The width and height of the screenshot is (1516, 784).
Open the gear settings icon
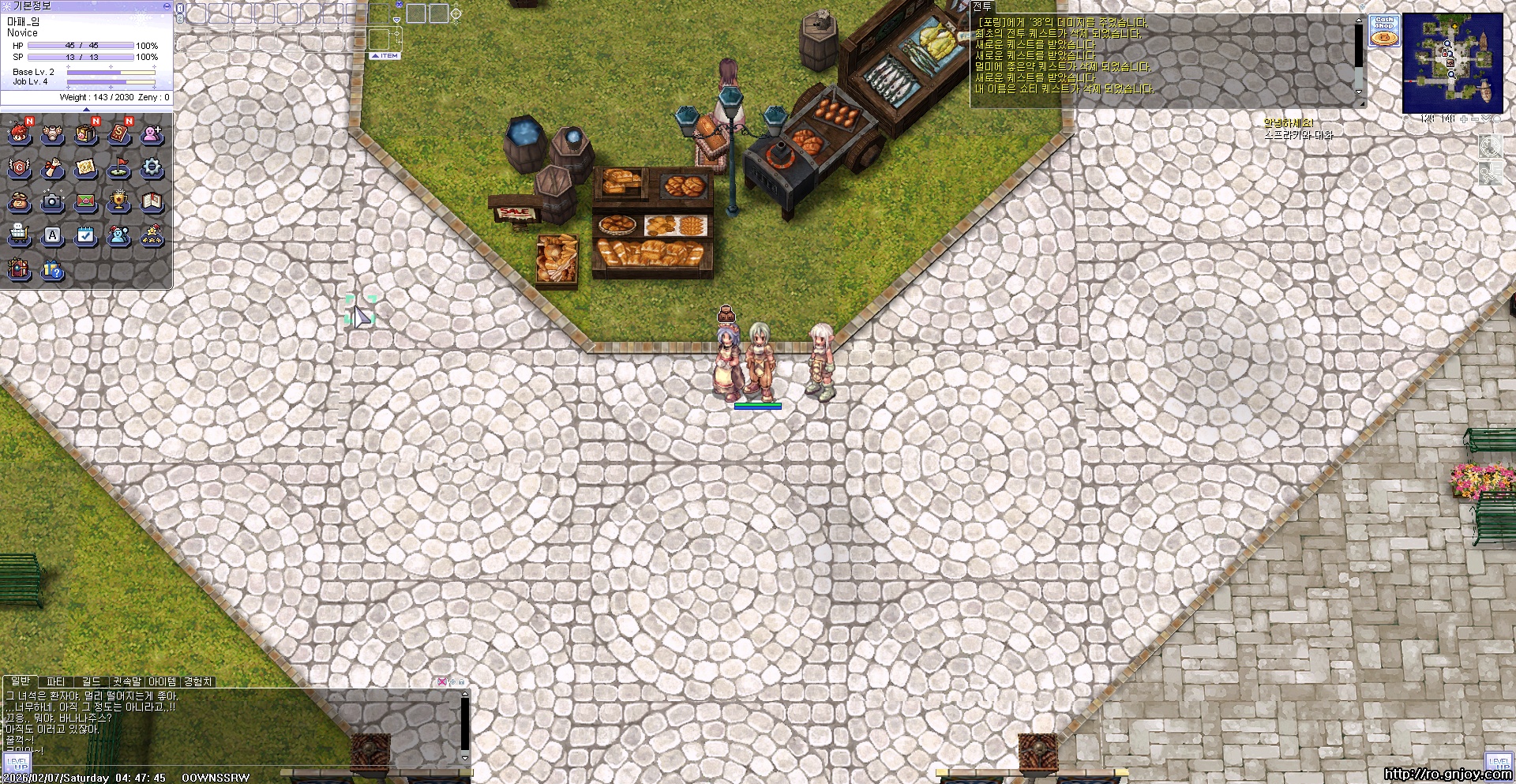152,167
